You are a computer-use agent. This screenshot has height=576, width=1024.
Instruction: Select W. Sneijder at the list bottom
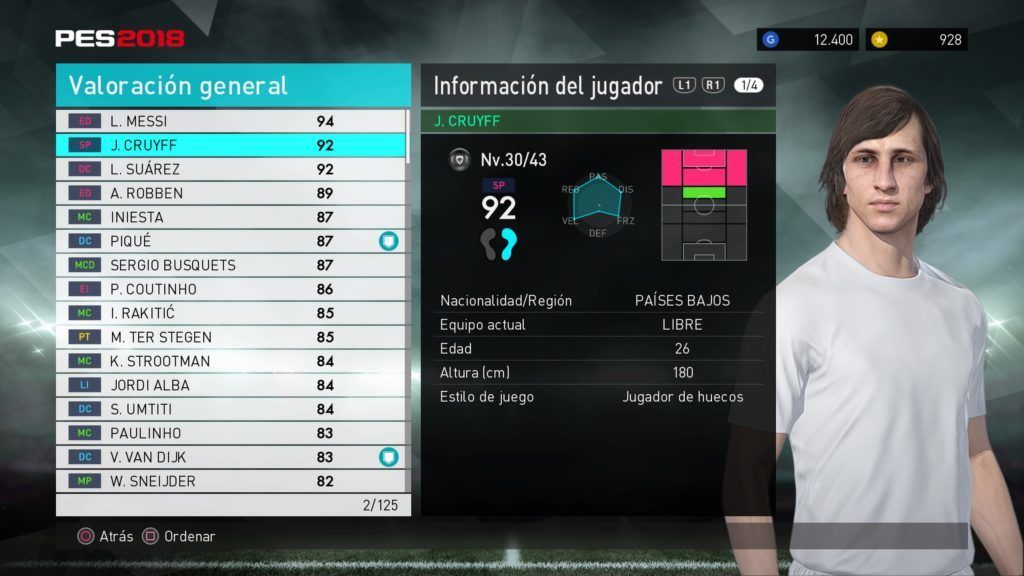coord(232,481)
